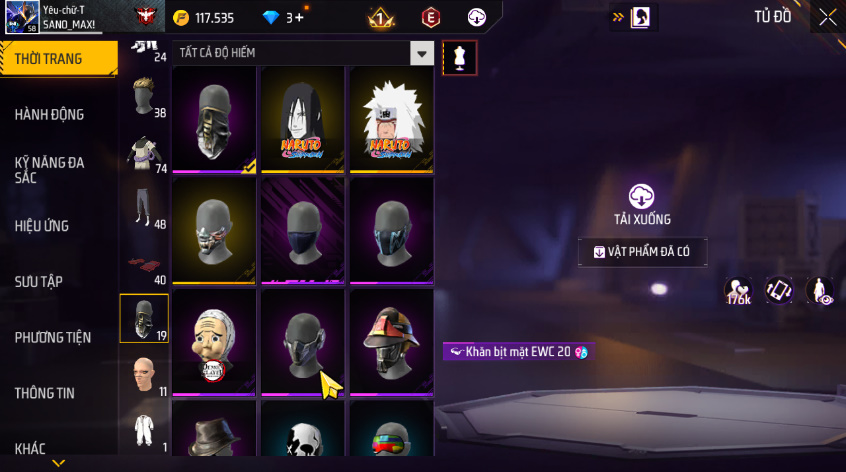Switch to the Sưu Tập tab
This screenshot has width=846, height=472.
tap(39, 282)
